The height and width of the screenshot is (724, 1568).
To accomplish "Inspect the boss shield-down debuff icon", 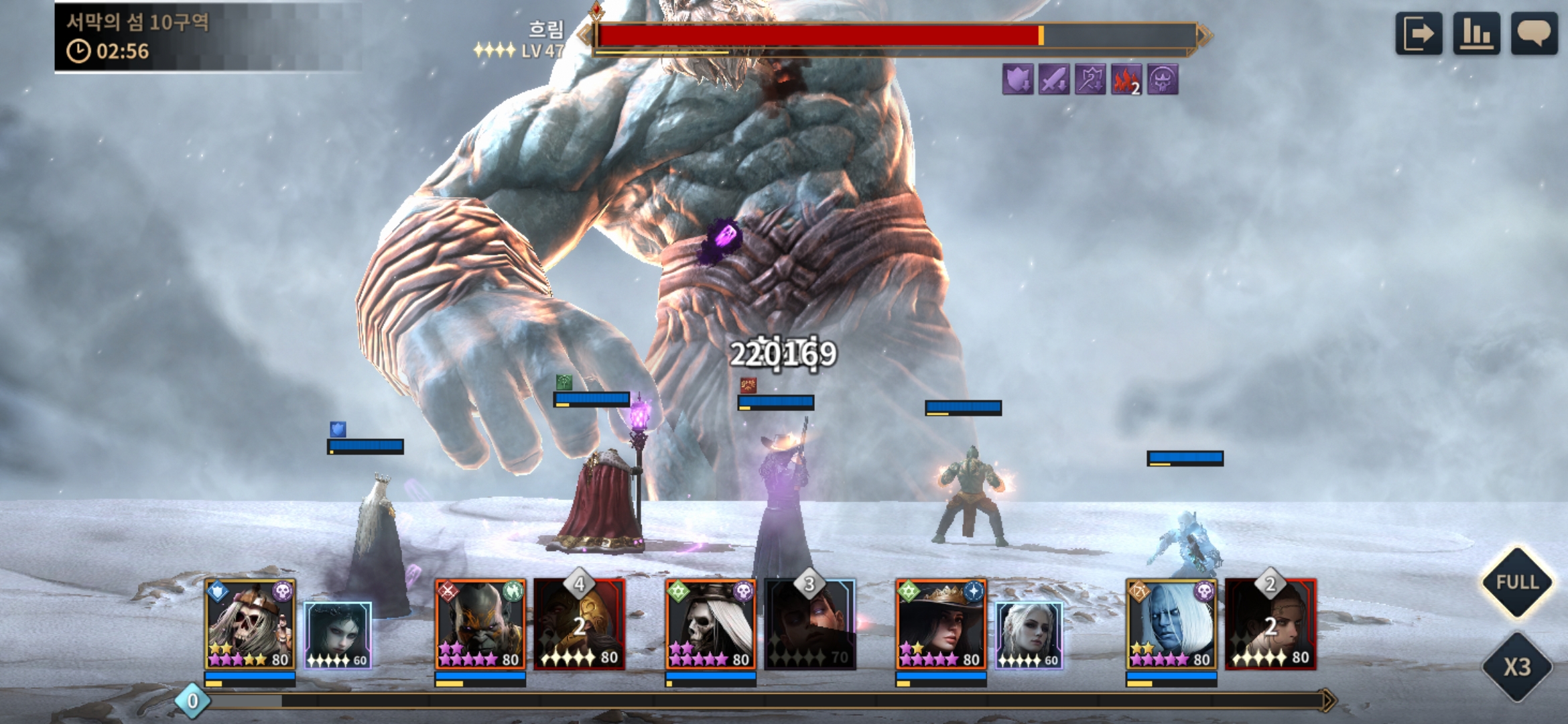I will click(x=1017, y=80).
